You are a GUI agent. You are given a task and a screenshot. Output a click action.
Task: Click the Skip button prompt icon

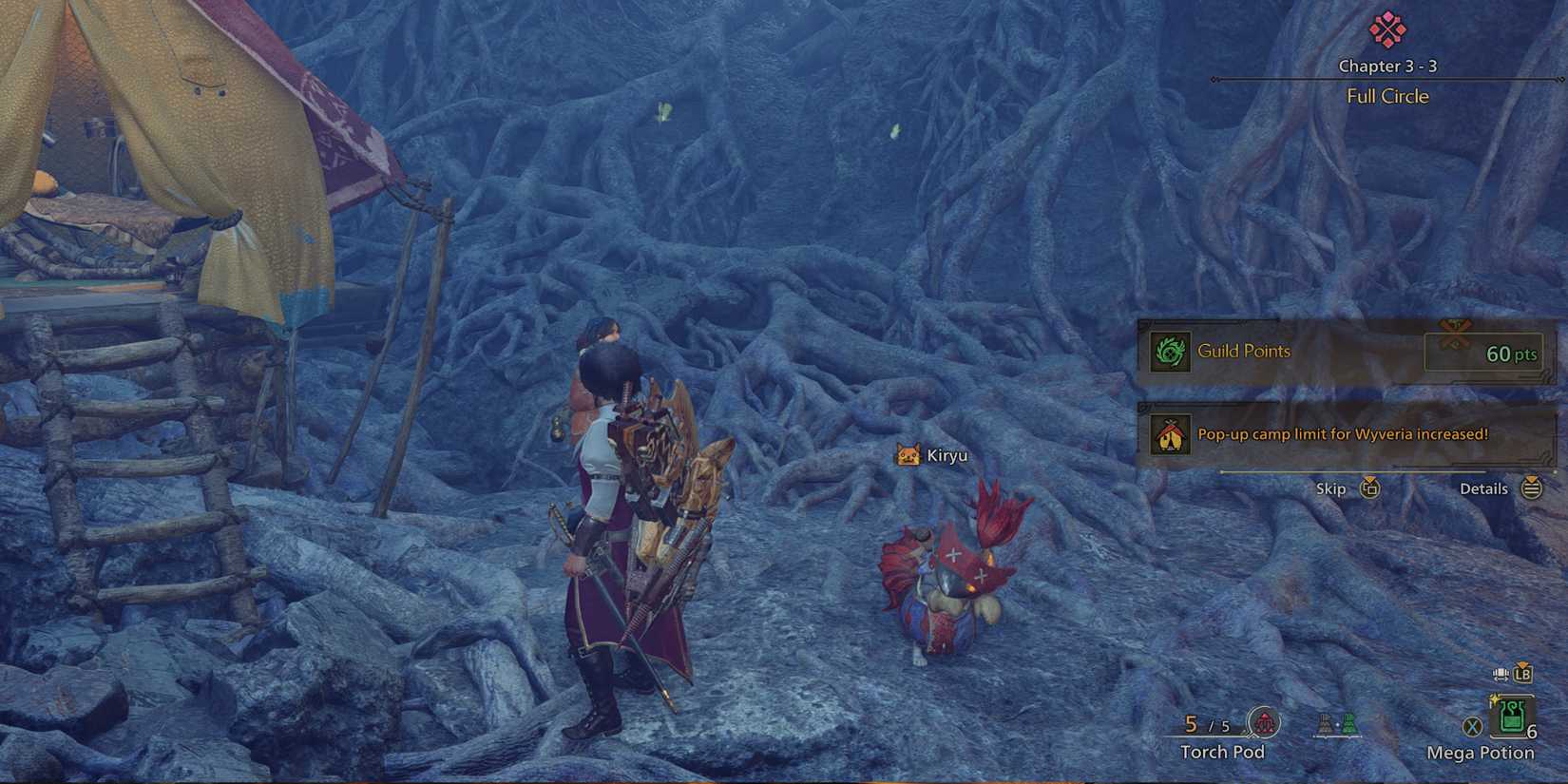pos(1370,488)
